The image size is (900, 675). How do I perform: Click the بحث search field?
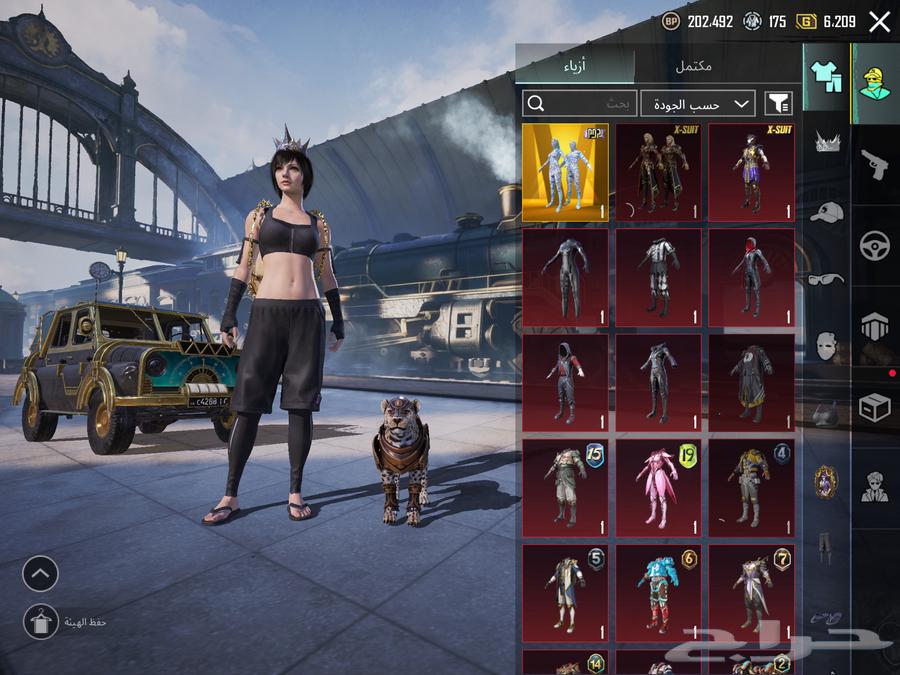[x=579, y=103]
